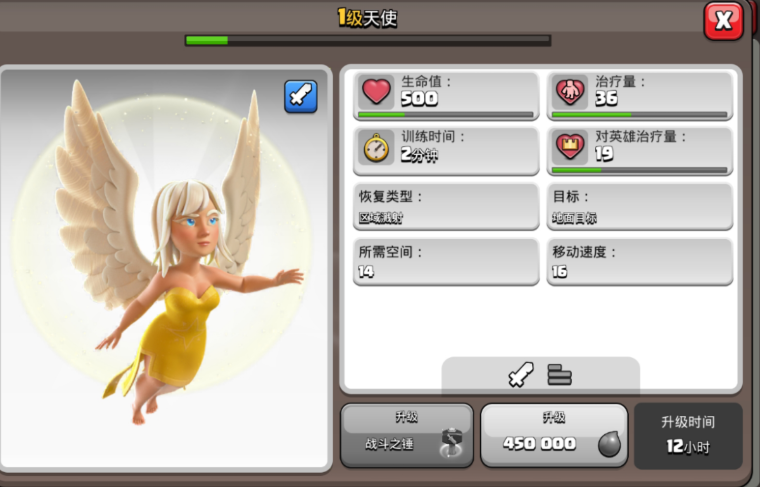The image size is (760, 487).
Task: Tap the blue sword icon on the portrait
Action: coord(300,96)
